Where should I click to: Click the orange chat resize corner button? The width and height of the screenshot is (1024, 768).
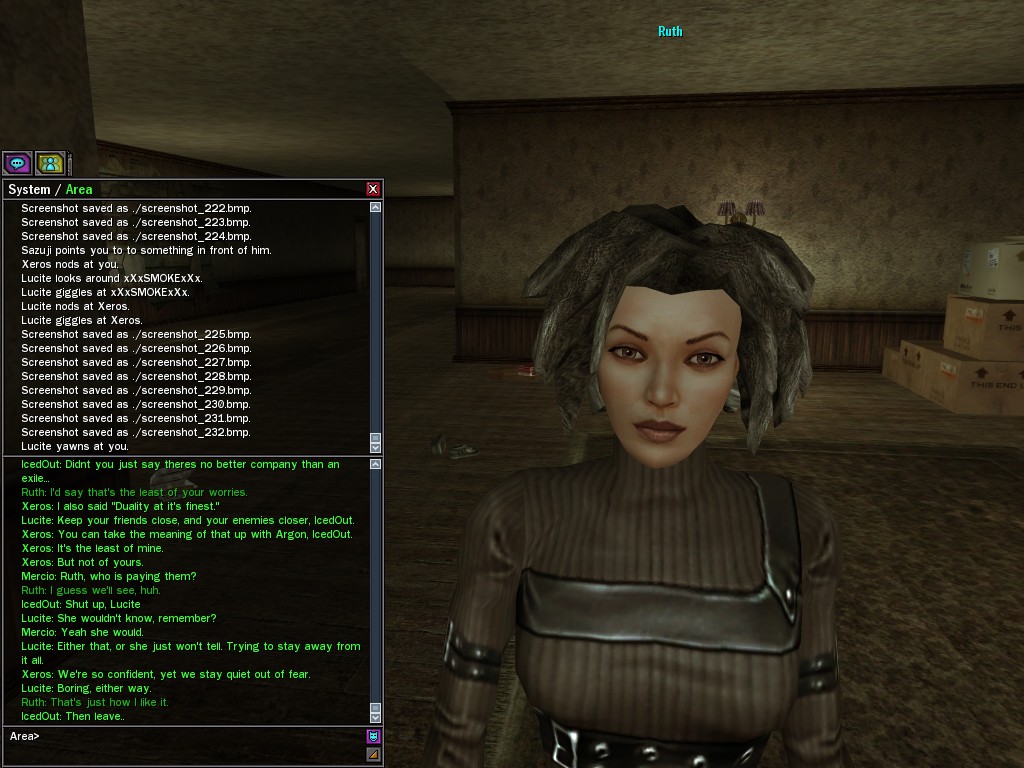pyautogui.click(x=374, y=754)
